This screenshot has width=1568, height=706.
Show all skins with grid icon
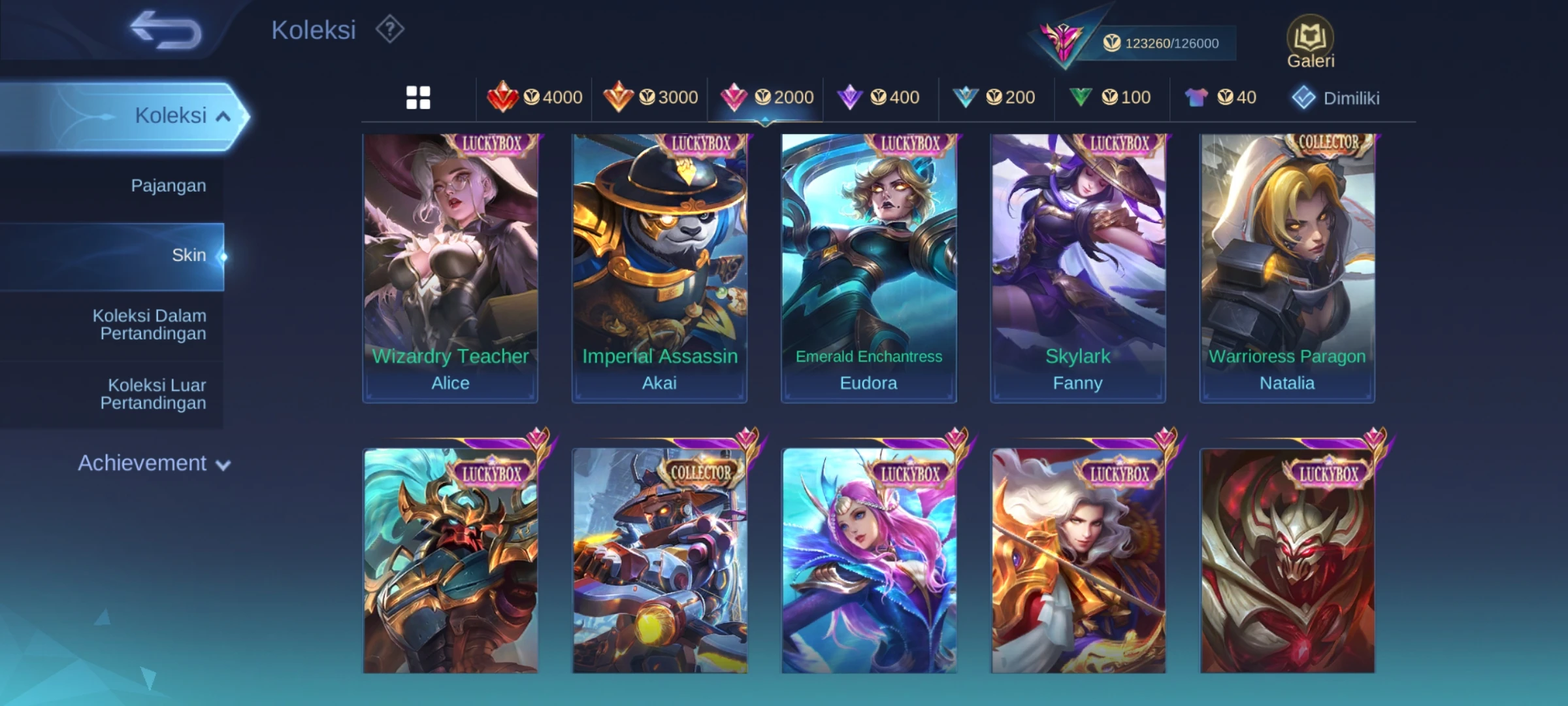[418, 98]
